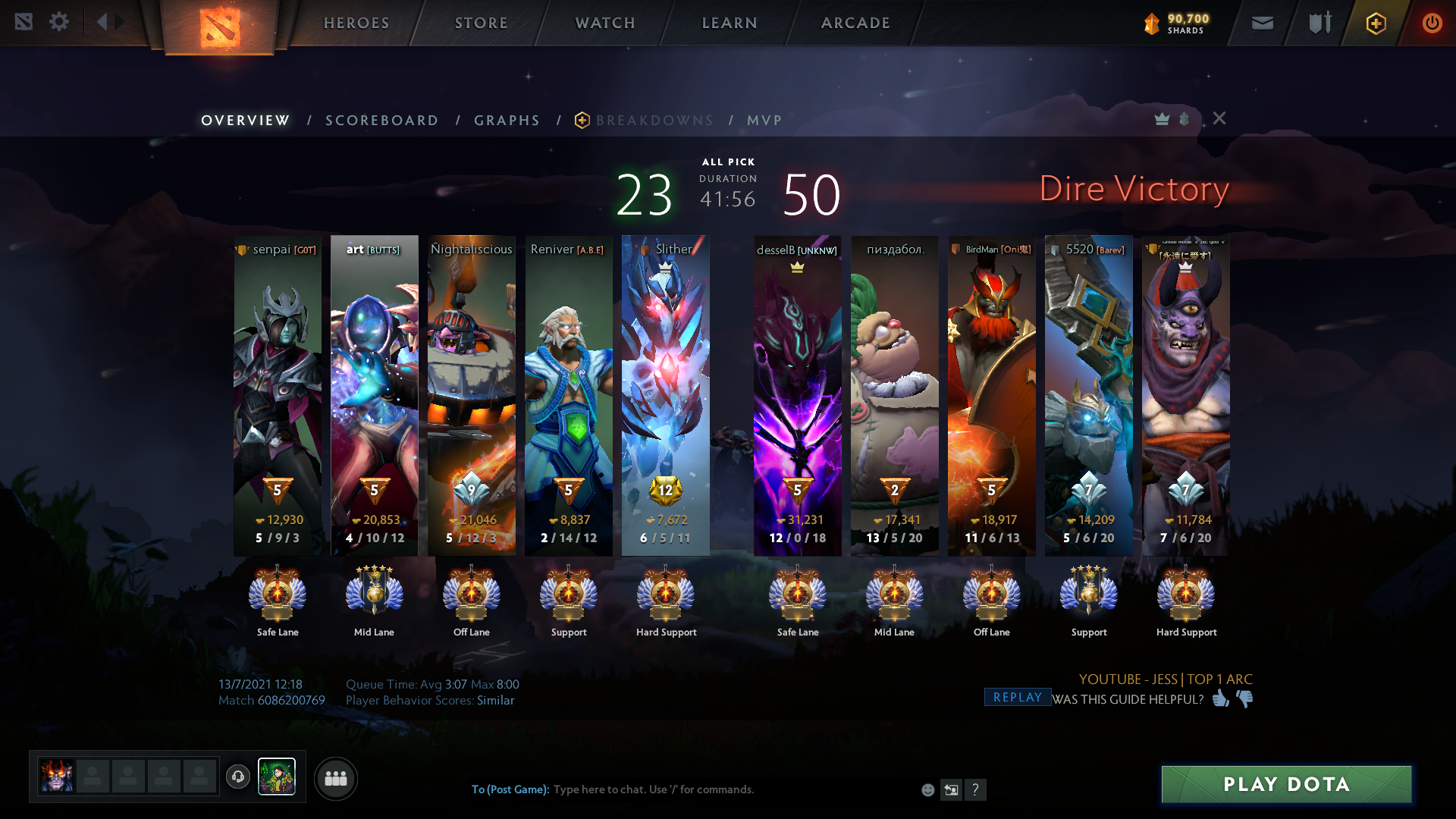The width and height of the screenshot is (1456, 819).
Task: Open the Heroes menu
Action: (356, 23)
